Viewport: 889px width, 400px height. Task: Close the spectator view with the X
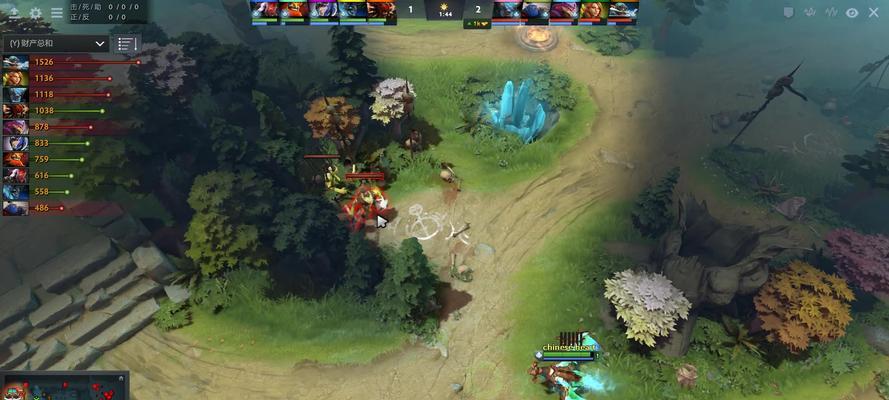[x=876, y=13]
